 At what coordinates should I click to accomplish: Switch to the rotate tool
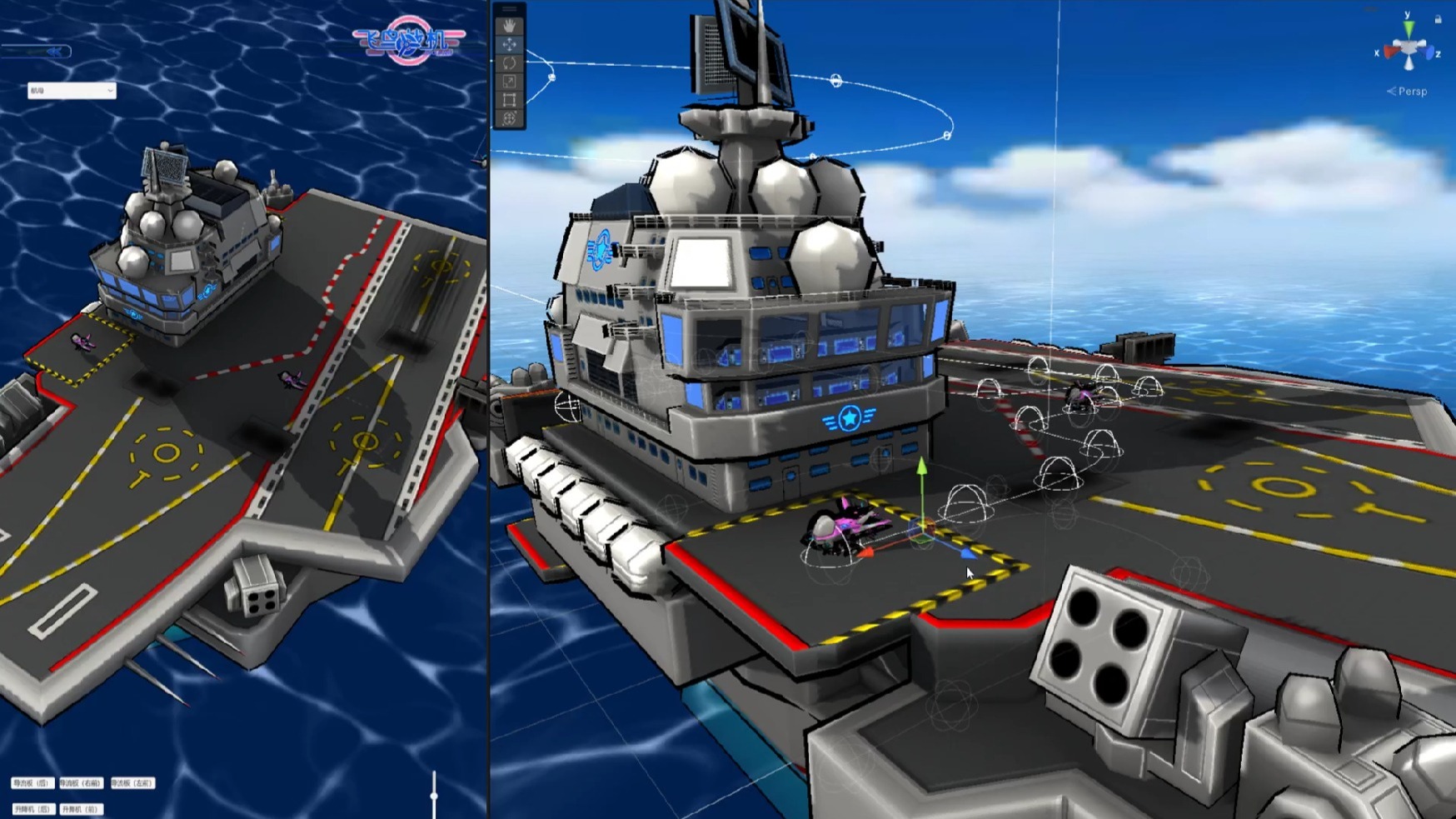coord(509,62)
